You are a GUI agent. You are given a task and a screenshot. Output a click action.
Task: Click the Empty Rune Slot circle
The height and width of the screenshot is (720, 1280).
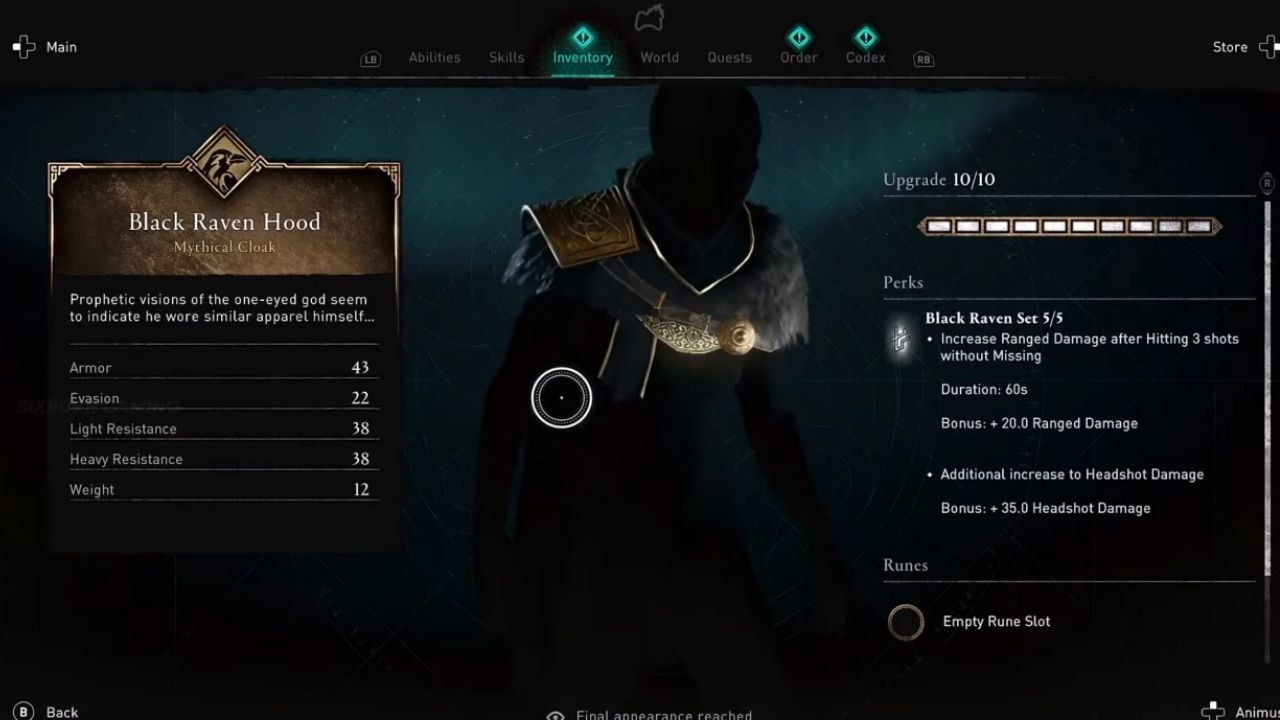tap(906, 622)
